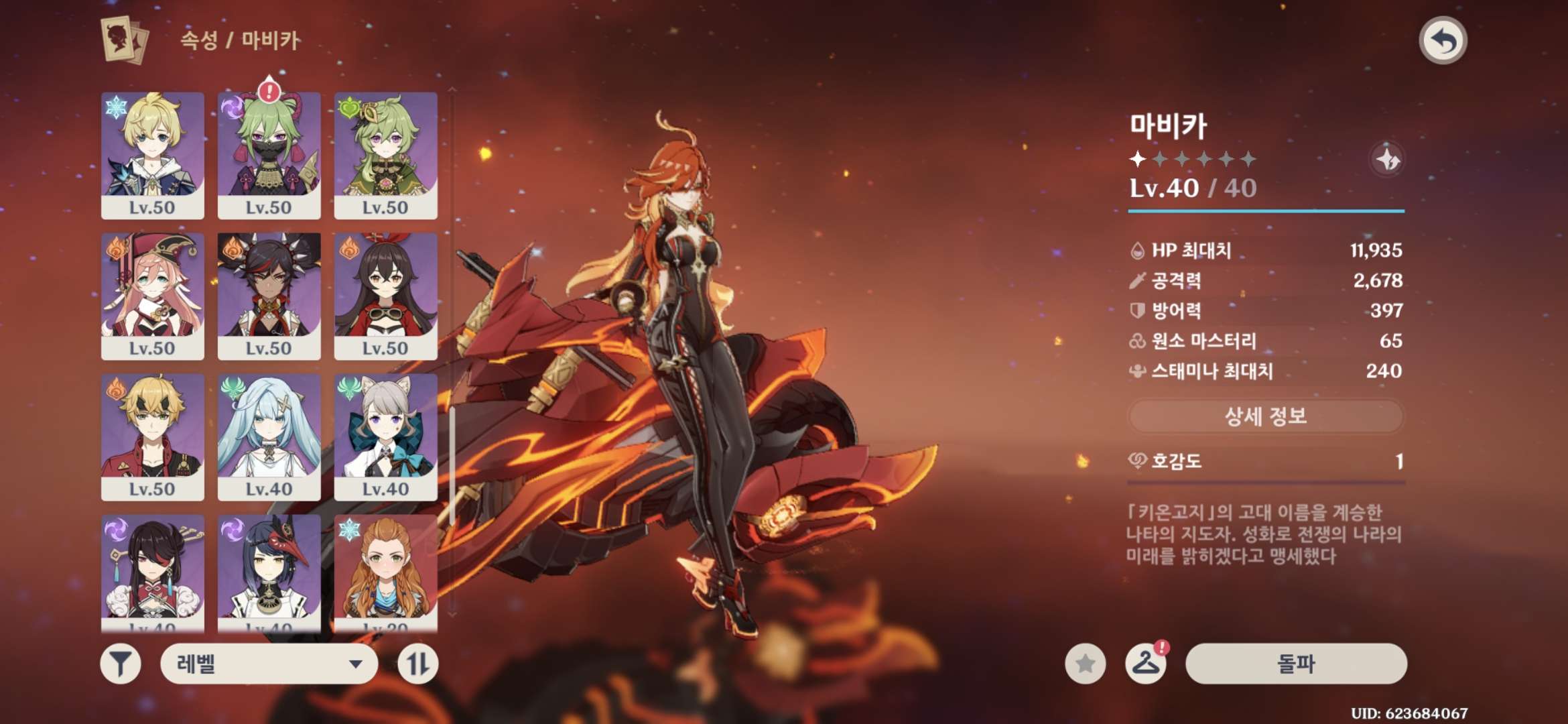Click the back arrow button
The image size is (1568, 724).
click(x=1443, y=41)
